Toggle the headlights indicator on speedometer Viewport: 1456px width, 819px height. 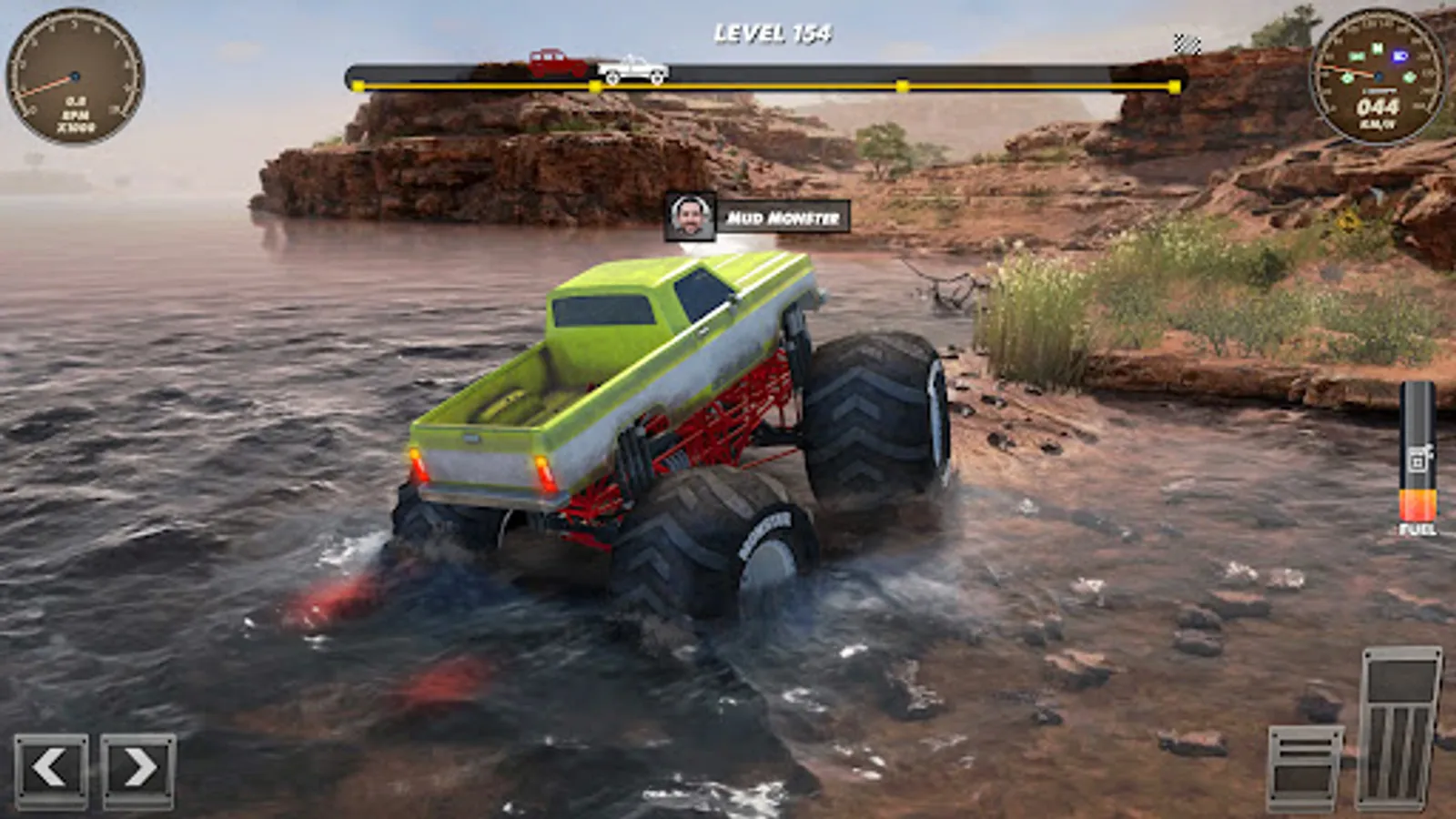tap(1358, 55)
